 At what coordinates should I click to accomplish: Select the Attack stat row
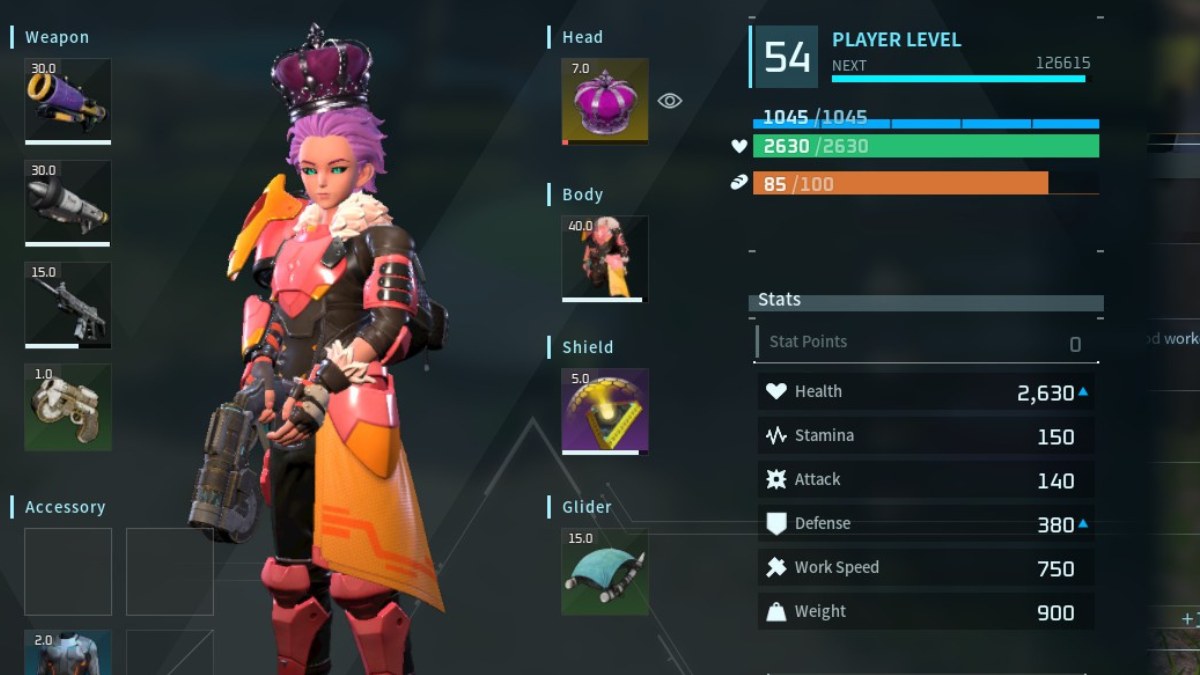pyautogui.click(x=925, y=480)
